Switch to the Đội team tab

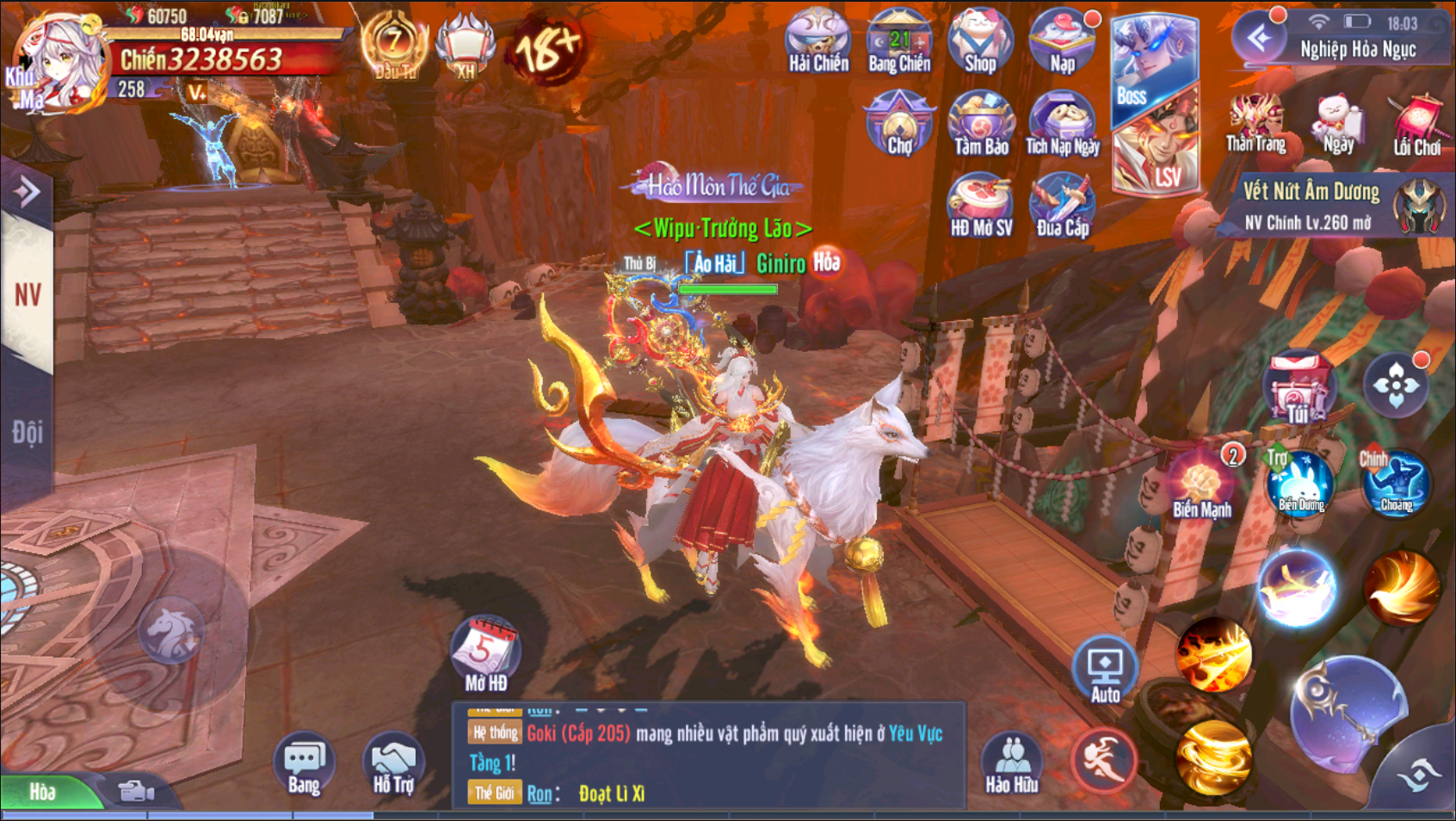27,432
